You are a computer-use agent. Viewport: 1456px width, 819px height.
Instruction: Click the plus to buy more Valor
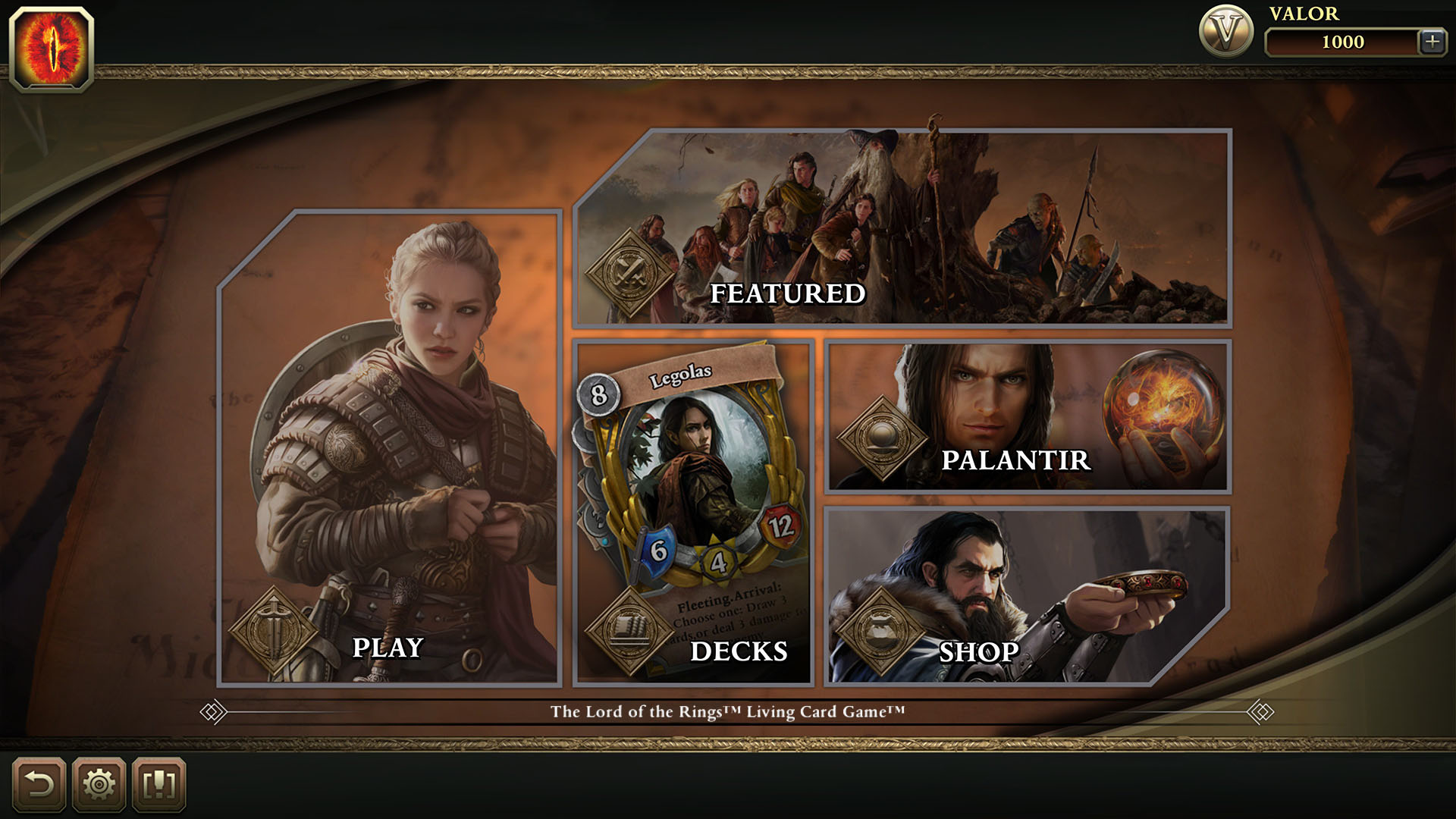(x=1432, y=43)
